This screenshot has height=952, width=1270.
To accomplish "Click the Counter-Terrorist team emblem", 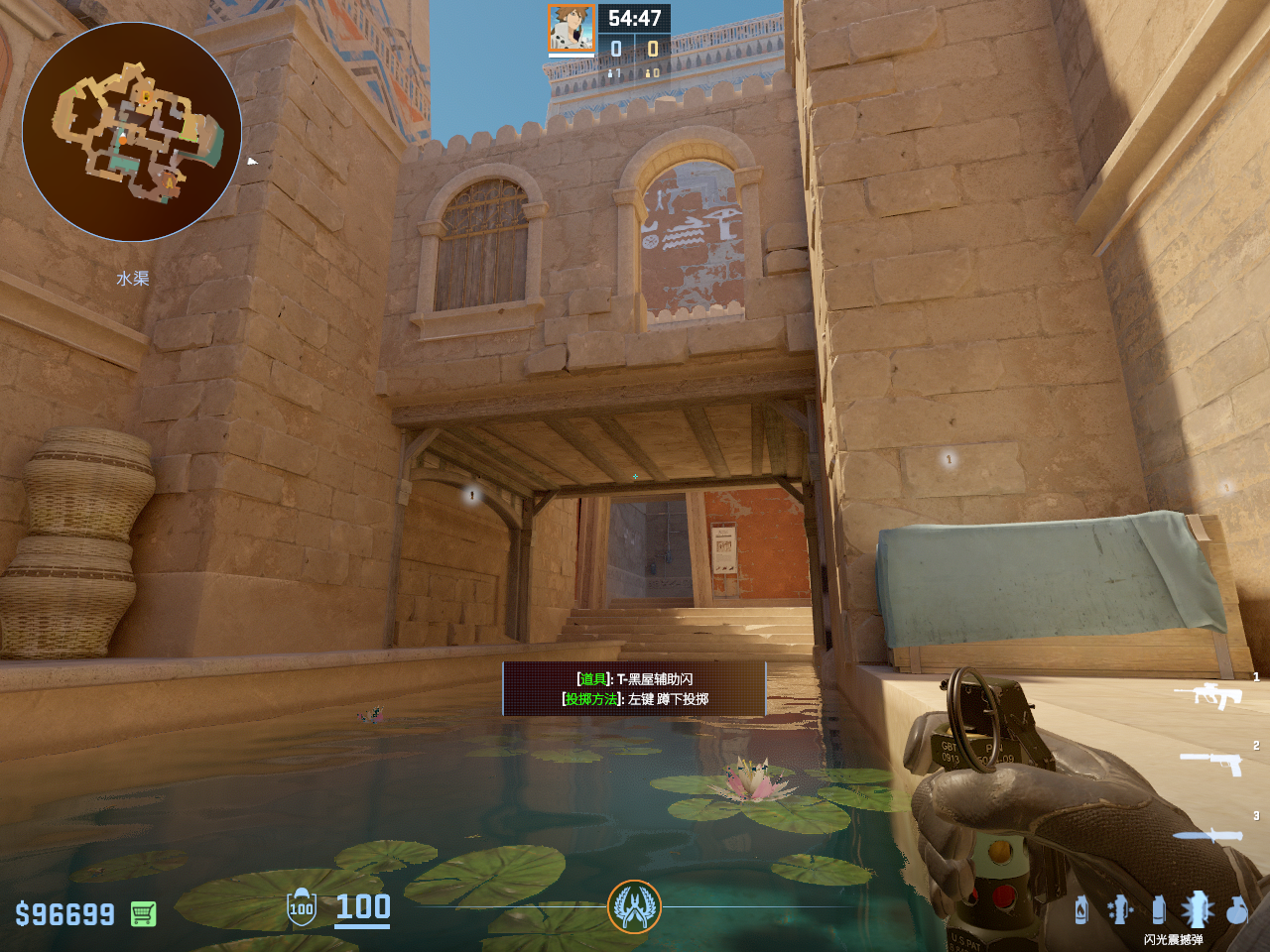I will pos(634,906).
